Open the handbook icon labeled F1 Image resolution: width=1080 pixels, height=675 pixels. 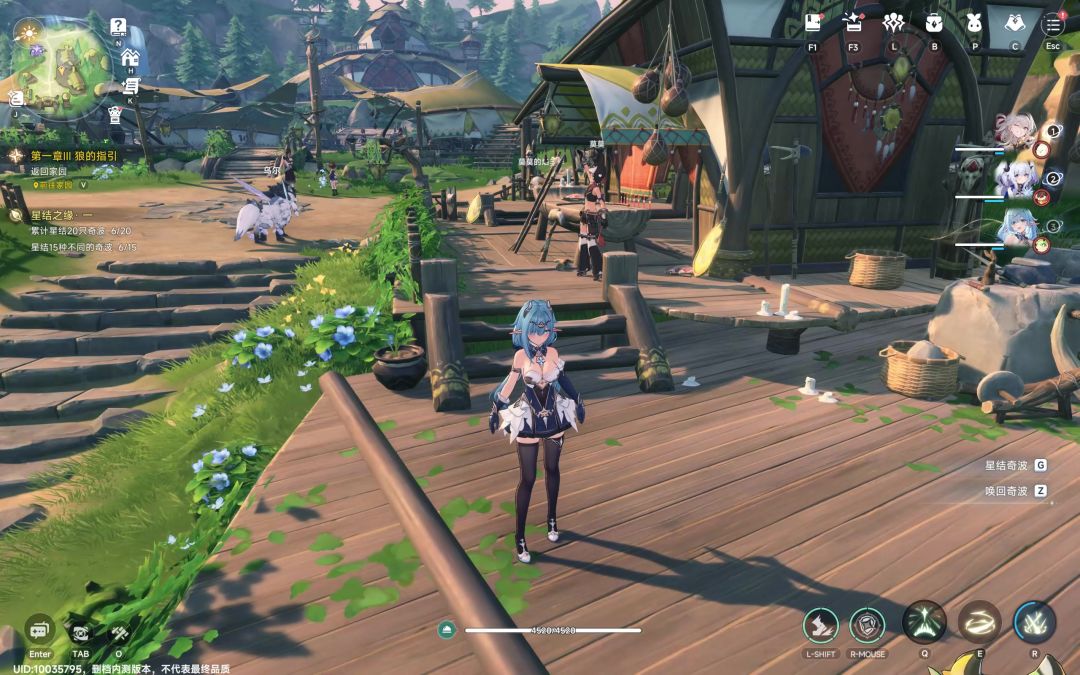click(812, 24)
